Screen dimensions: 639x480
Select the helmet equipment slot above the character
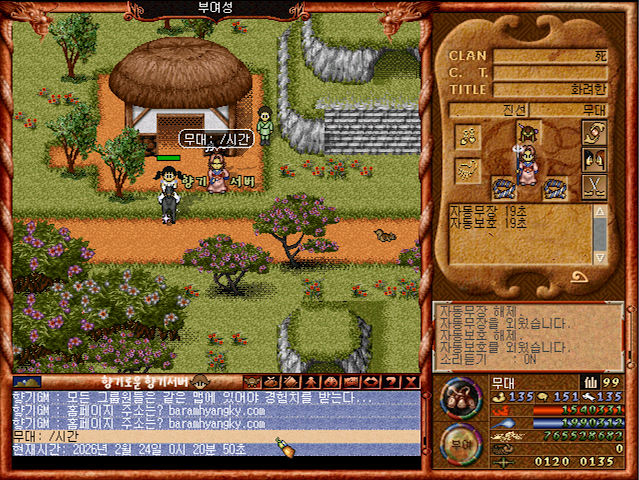click(528, 133)
